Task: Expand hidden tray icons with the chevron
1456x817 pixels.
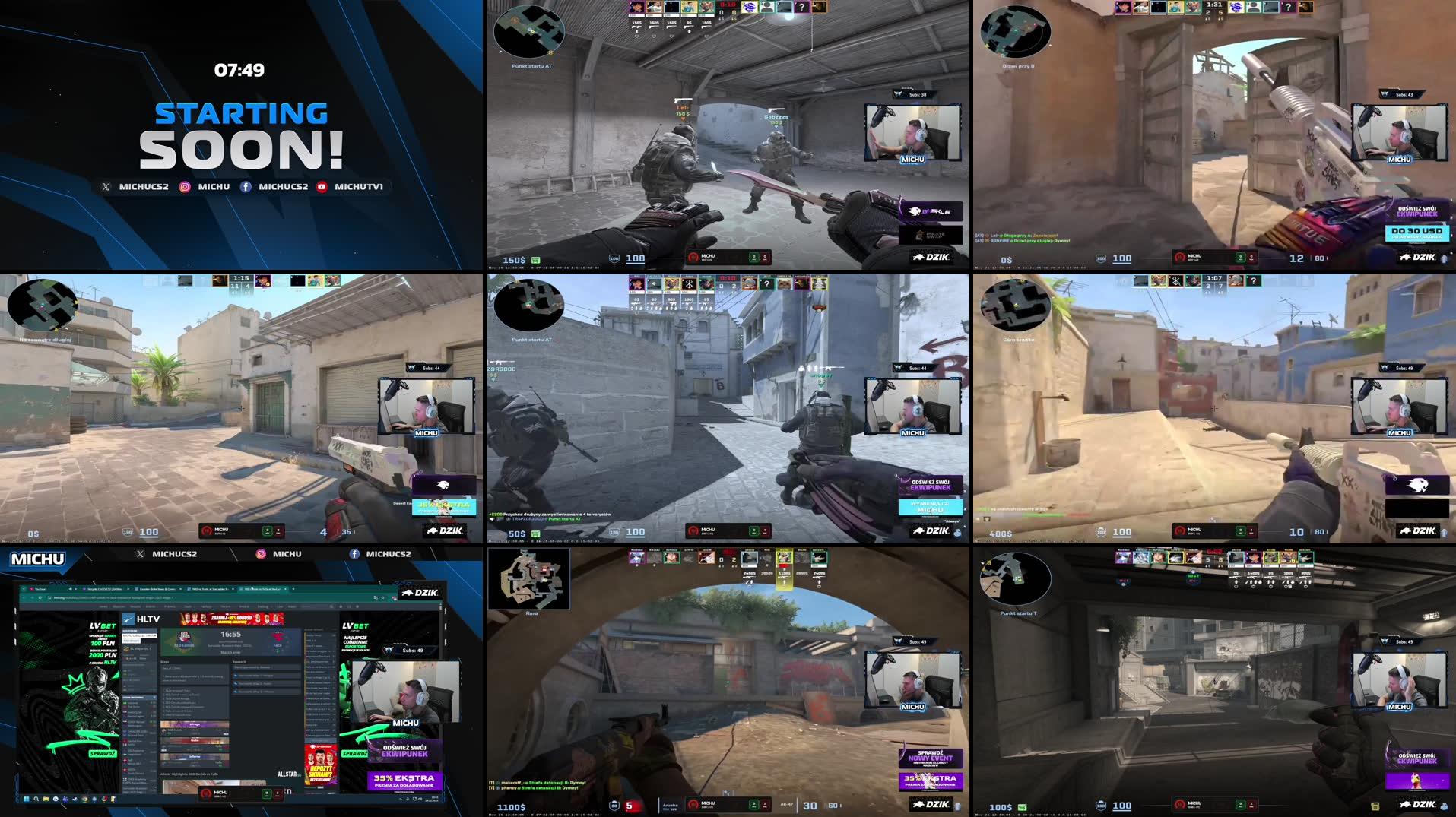Action: (401, 798)
